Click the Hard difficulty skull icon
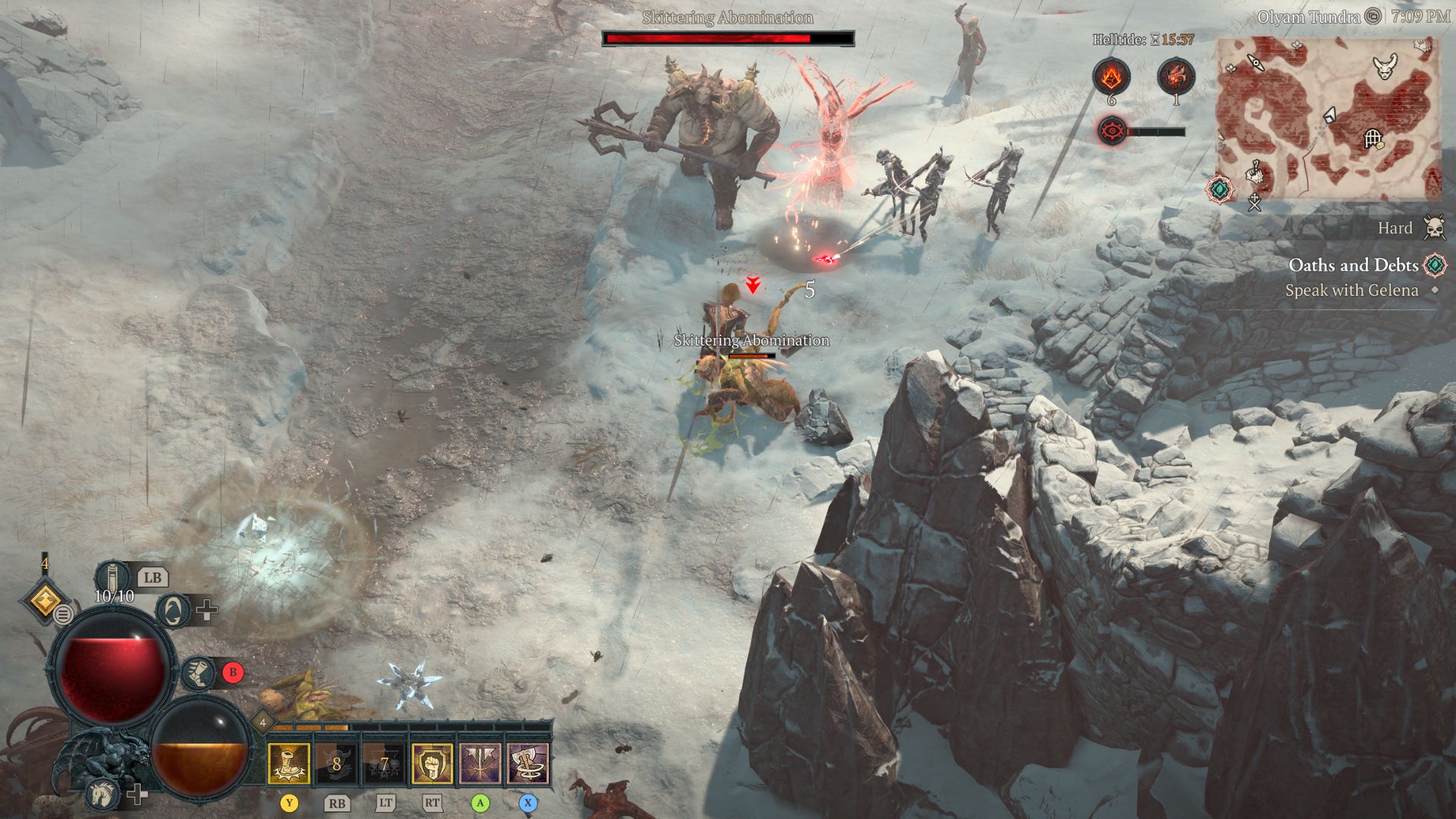The width and height of the screenshot is (1456, 819). click(1434, 227)
